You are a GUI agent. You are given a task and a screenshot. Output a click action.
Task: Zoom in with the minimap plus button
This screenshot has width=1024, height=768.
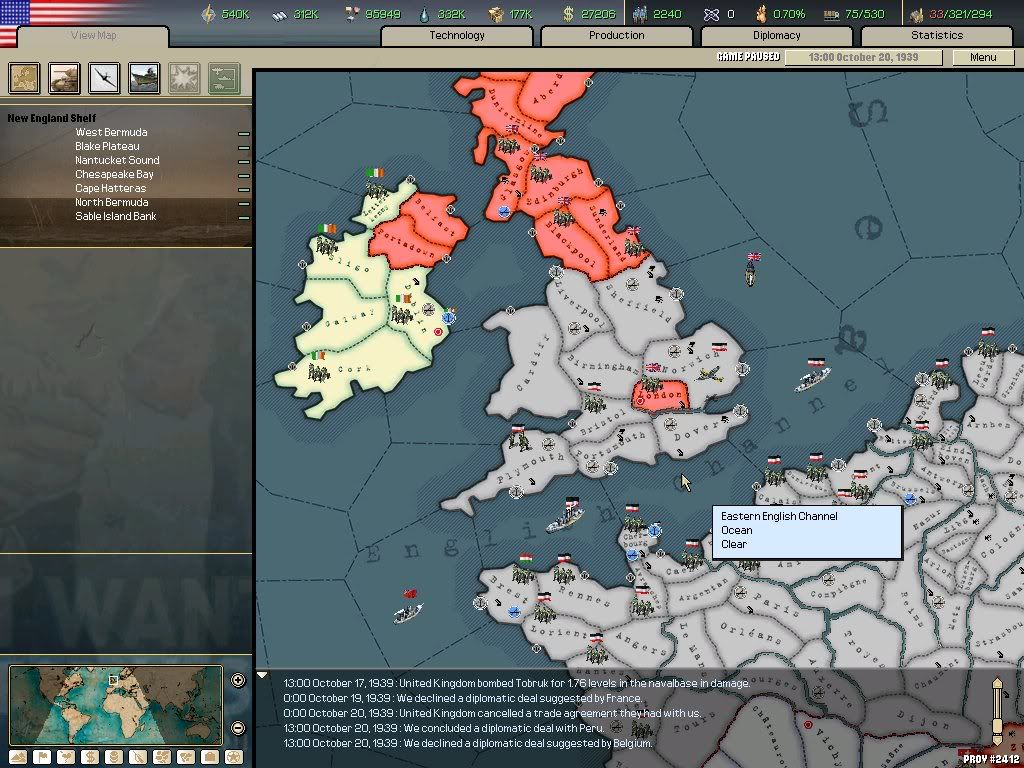[238, 681]
